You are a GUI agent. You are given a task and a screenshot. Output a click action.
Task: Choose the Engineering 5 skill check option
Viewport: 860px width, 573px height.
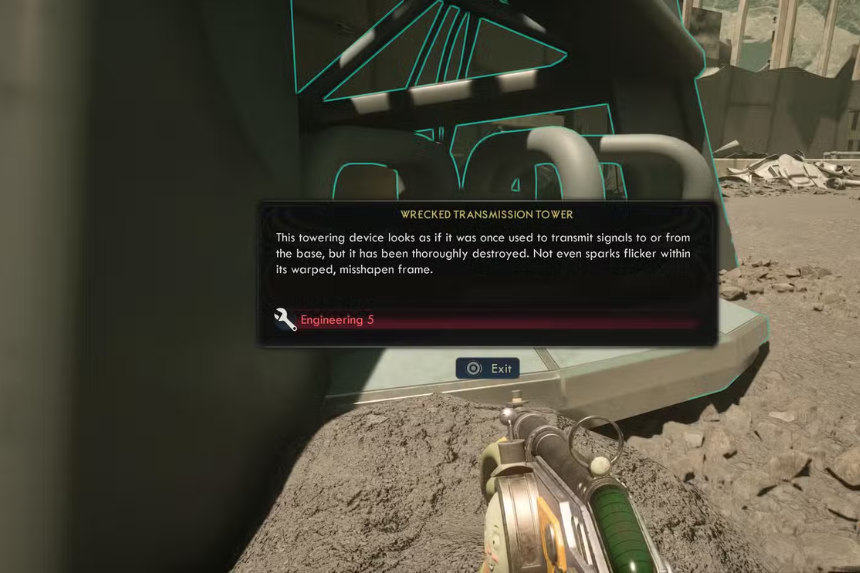coord(337,320)
